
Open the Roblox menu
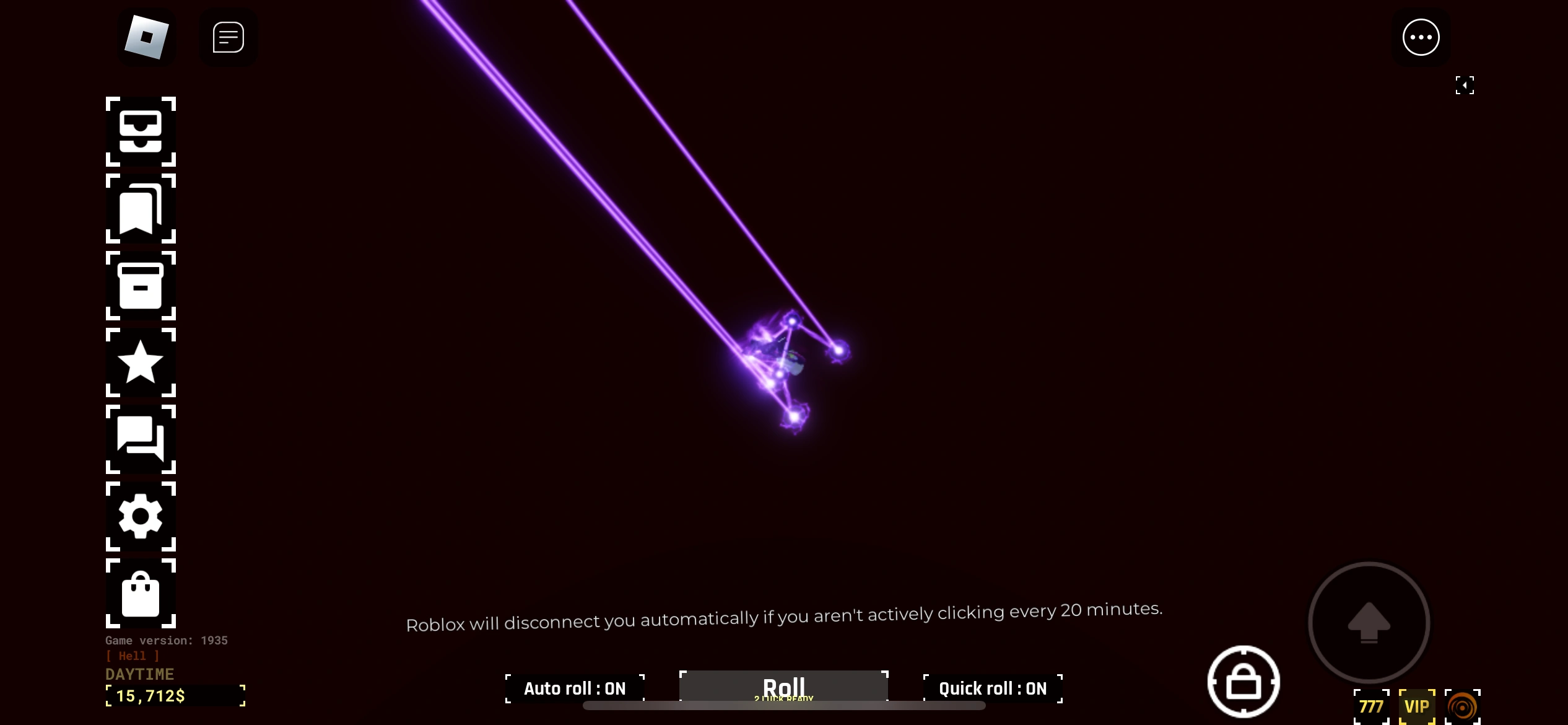pyautogui.click(x=147, y=37)
